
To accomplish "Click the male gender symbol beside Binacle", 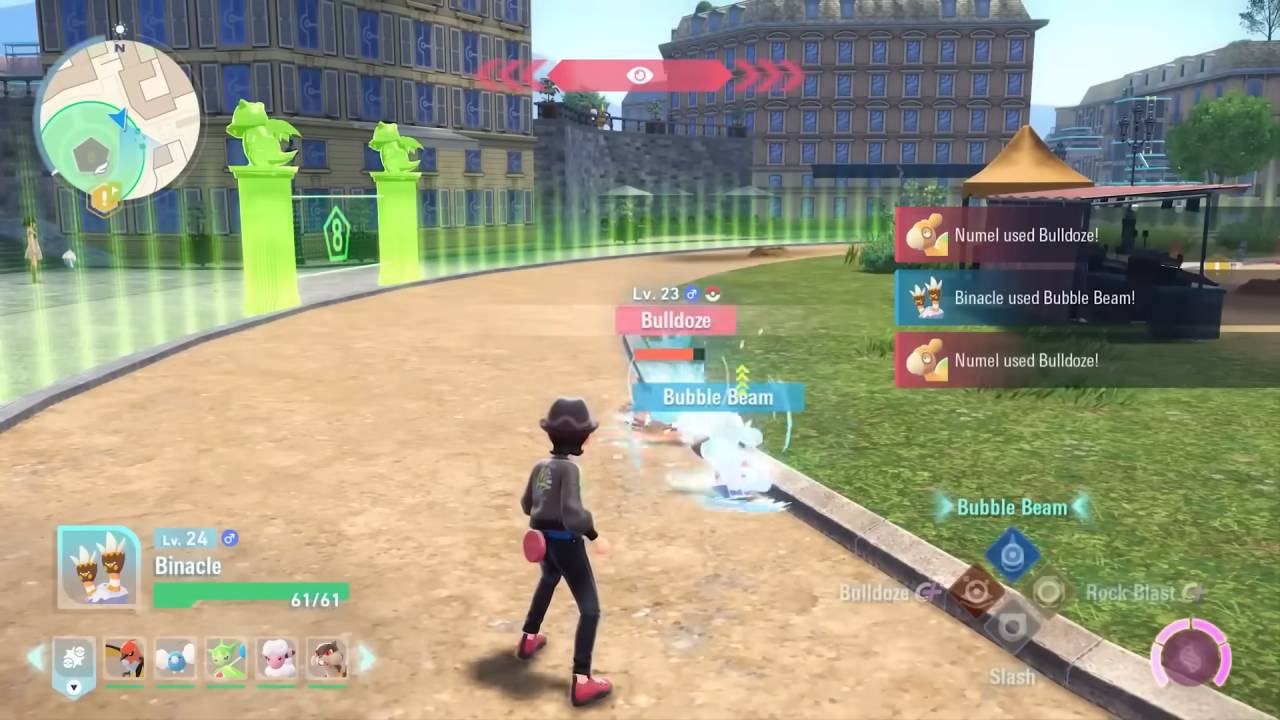I will [229, 539].
